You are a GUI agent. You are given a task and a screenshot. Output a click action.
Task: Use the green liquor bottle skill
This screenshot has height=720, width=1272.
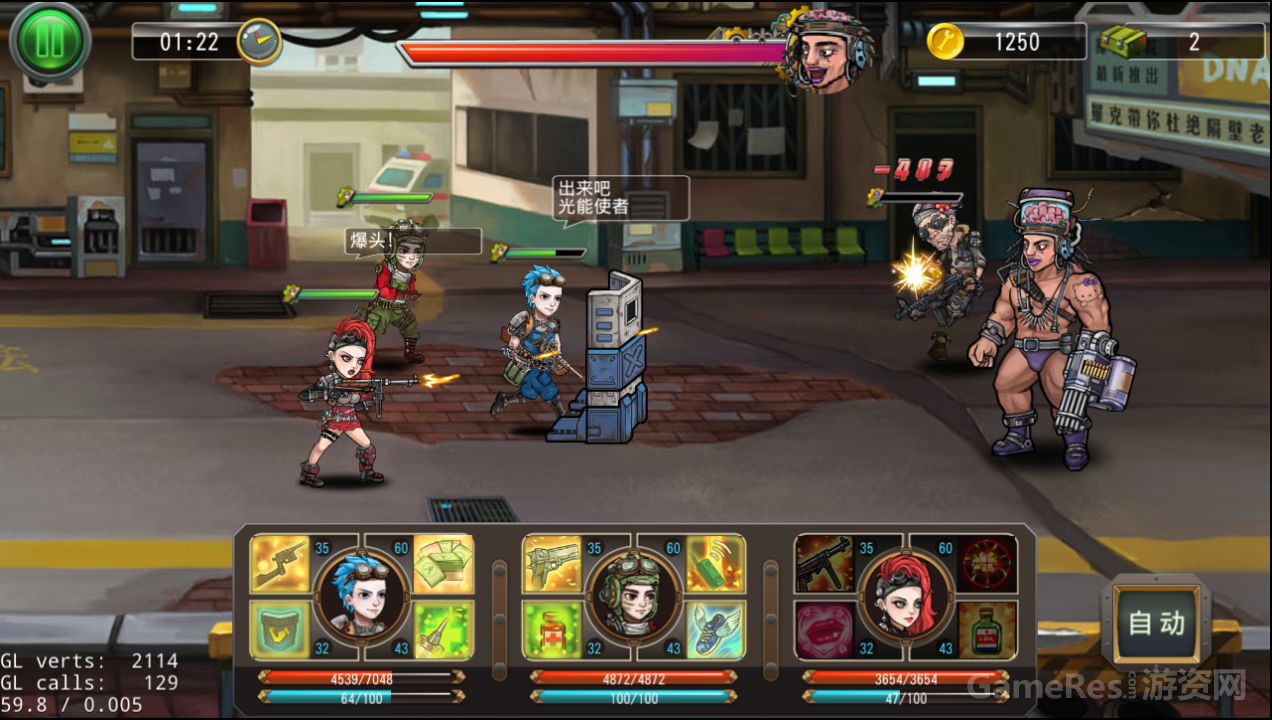pos(987,629)
